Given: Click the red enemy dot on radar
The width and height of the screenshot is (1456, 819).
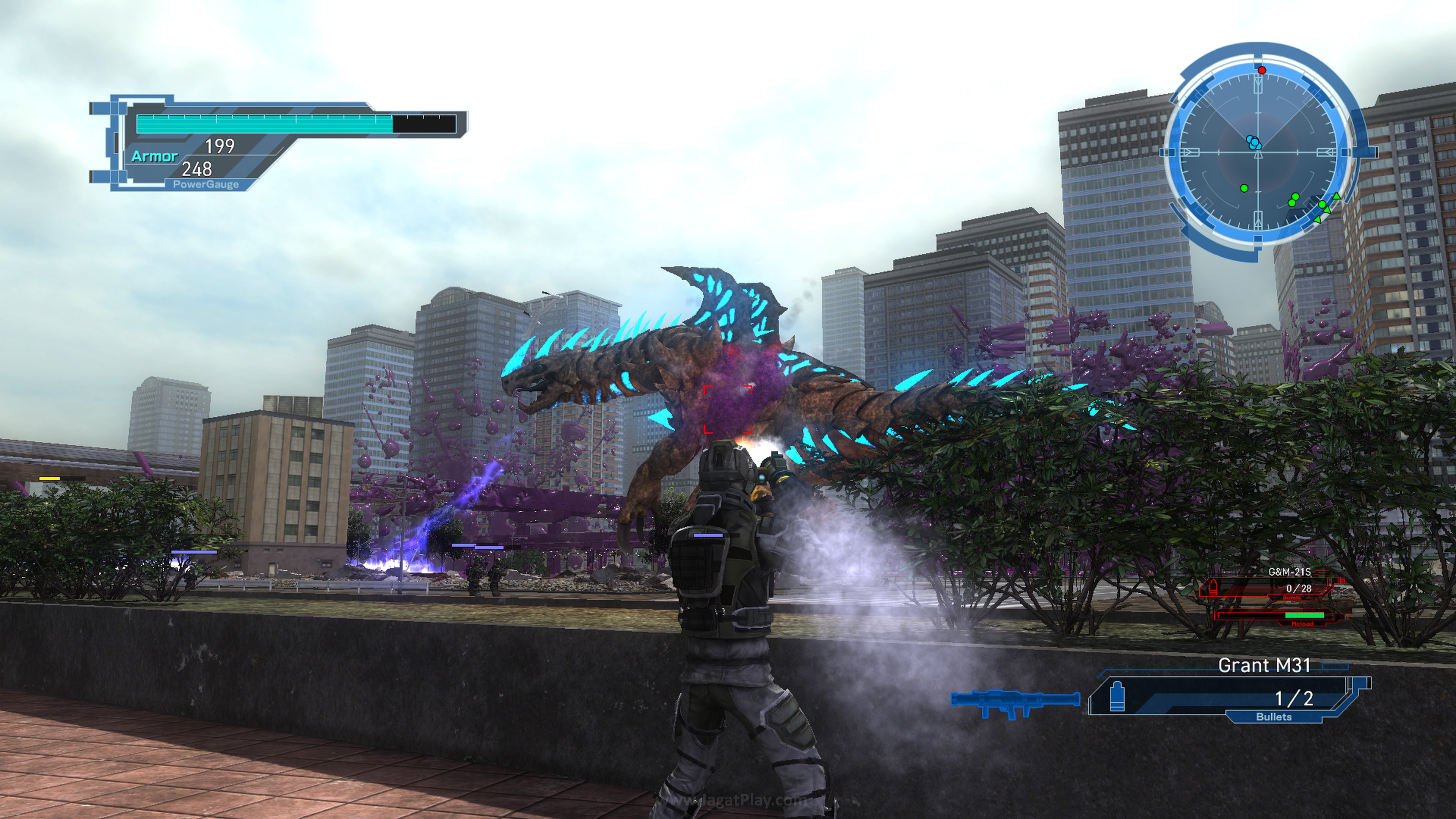Looking at the screenshot, I should [x=1261, y=70].
